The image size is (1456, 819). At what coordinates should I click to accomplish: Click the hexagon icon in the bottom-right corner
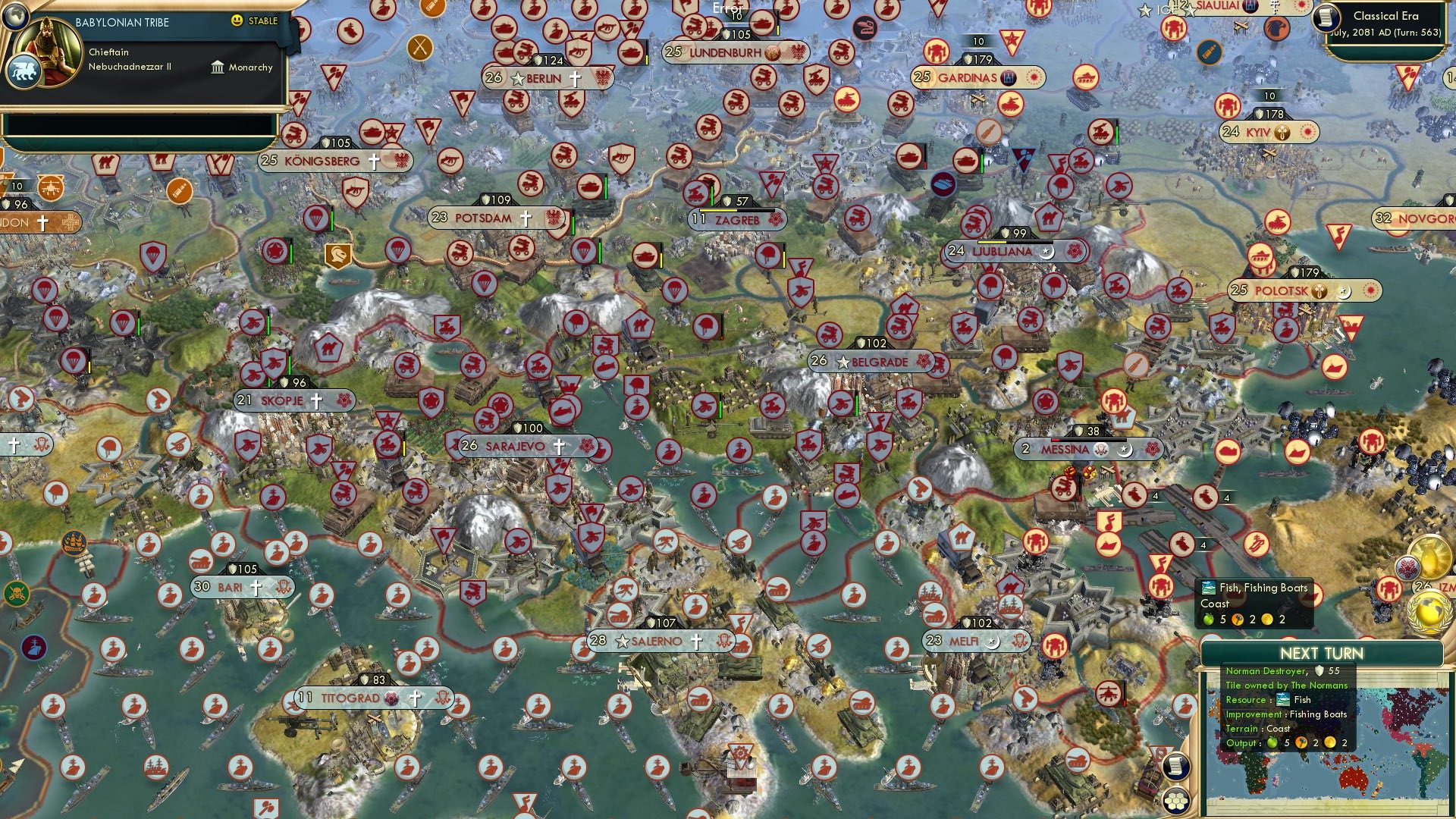[1175, 802]
